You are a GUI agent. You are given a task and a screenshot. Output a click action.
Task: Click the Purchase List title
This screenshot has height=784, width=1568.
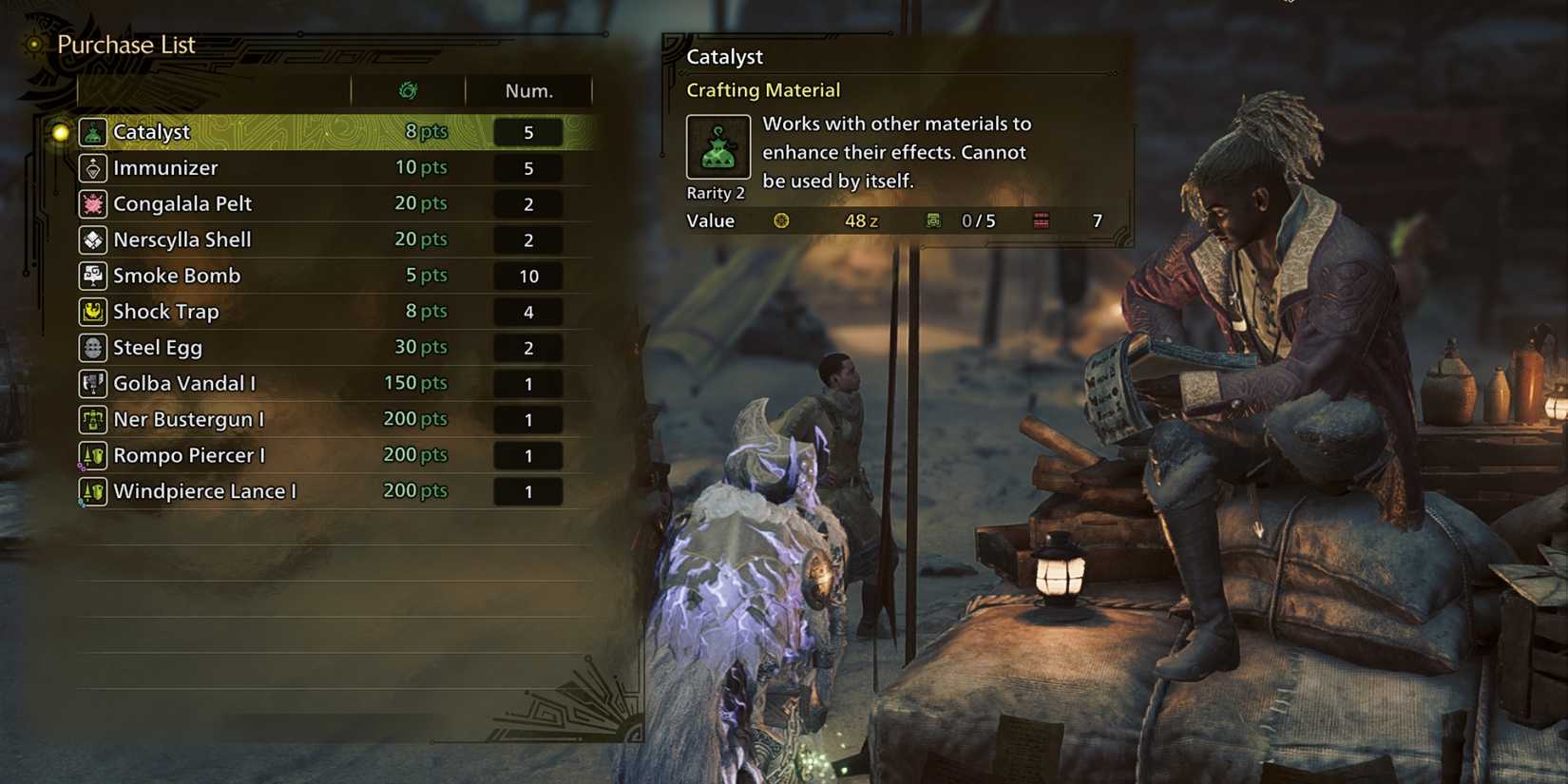point(125,44)
